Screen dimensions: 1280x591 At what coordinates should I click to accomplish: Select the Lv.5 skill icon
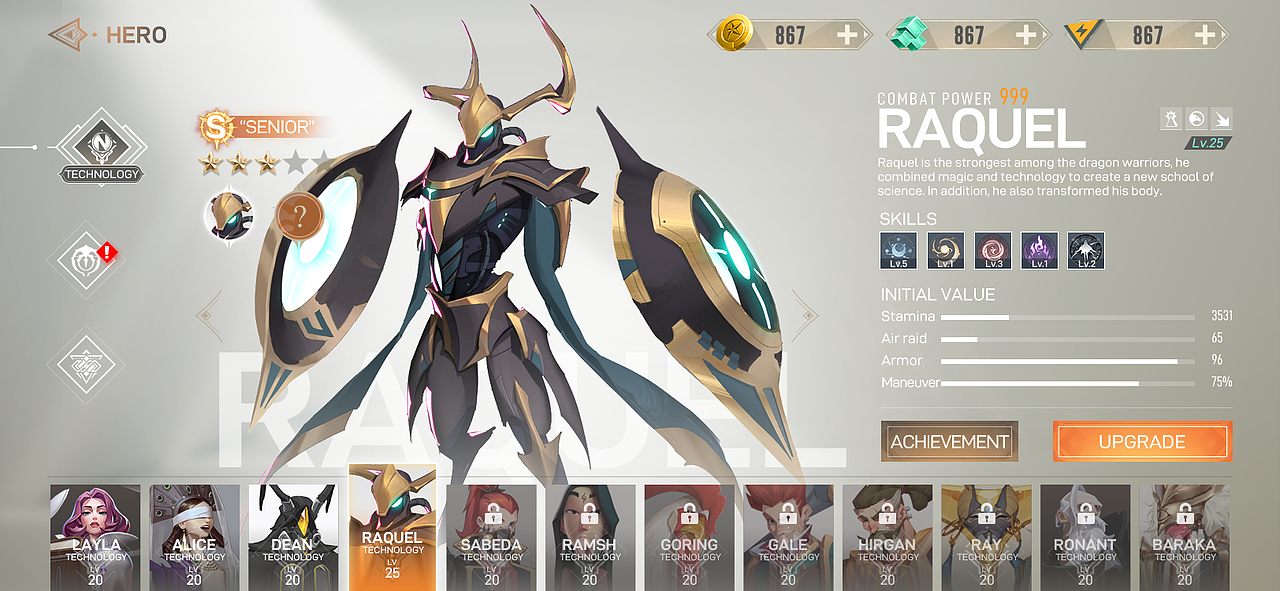[x=898, y=250]
